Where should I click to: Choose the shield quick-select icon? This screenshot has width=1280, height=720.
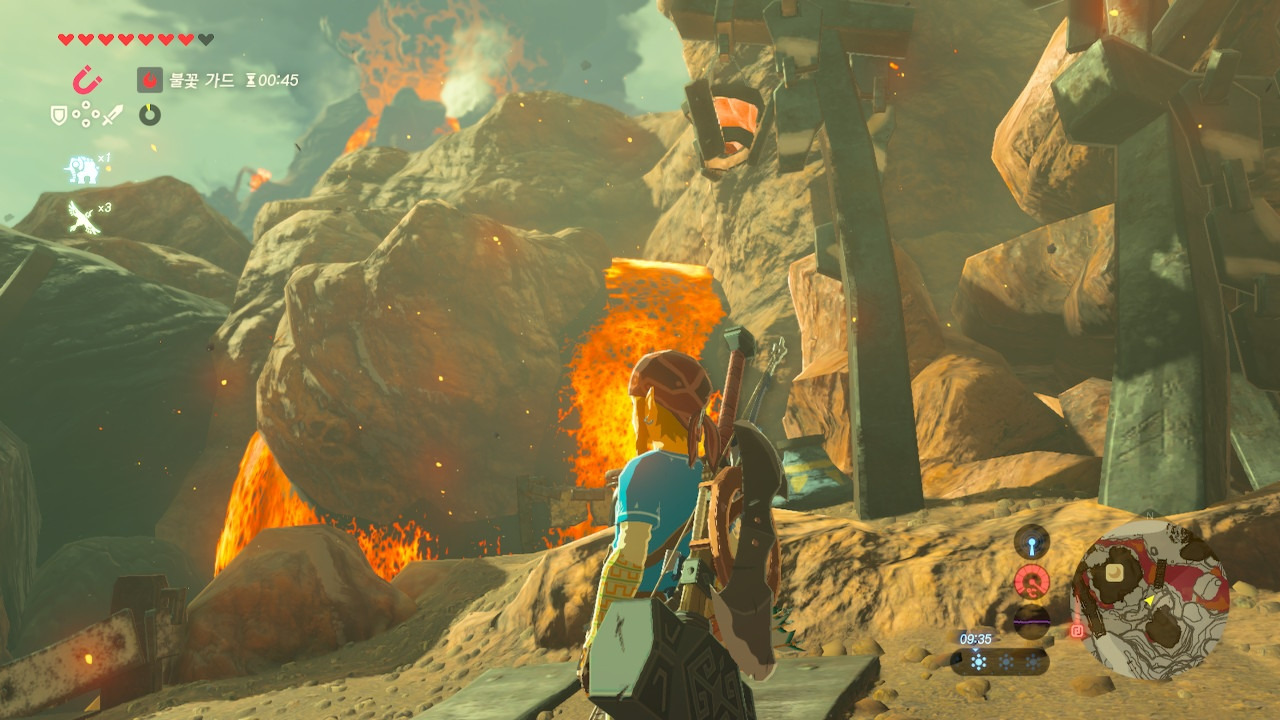[x=59, y=115]
